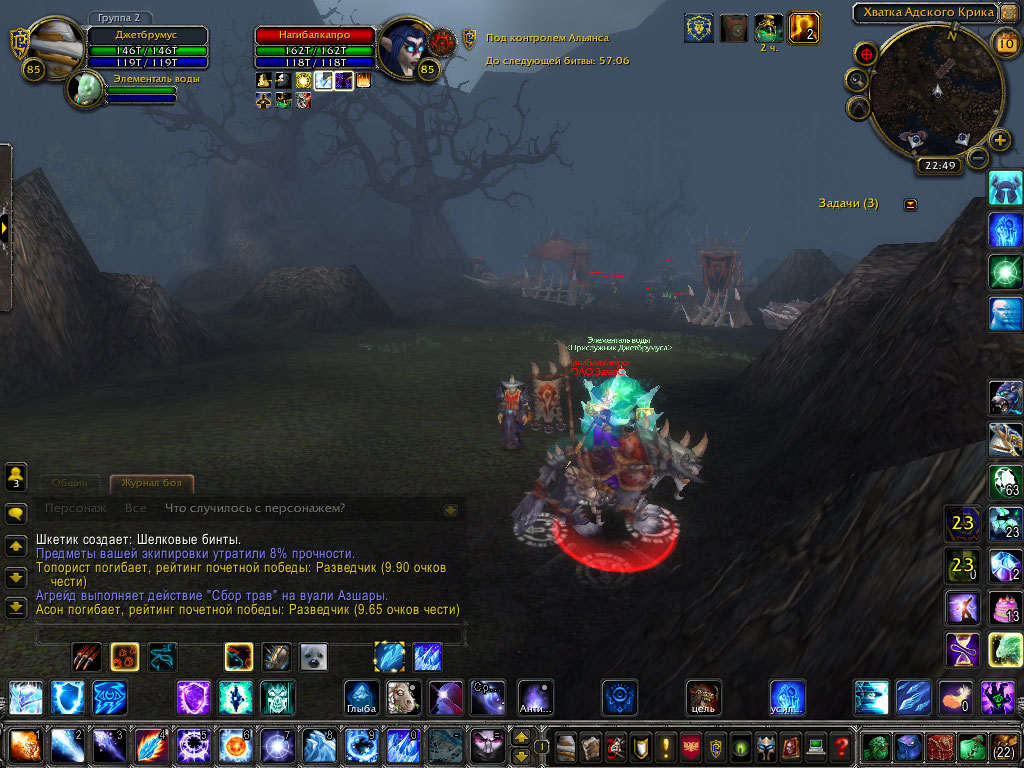
Task: Collapse the Задачи (3) objectives tracker
Action: pyautogui.click(x=910, y=204)
